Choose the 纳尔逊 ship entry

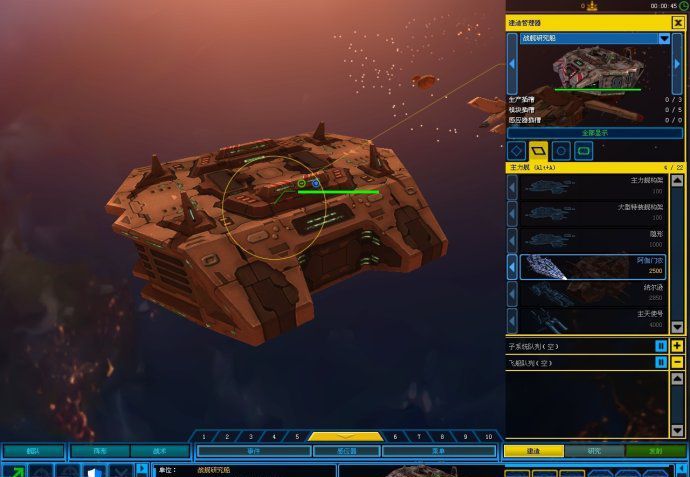click(595, 293)
